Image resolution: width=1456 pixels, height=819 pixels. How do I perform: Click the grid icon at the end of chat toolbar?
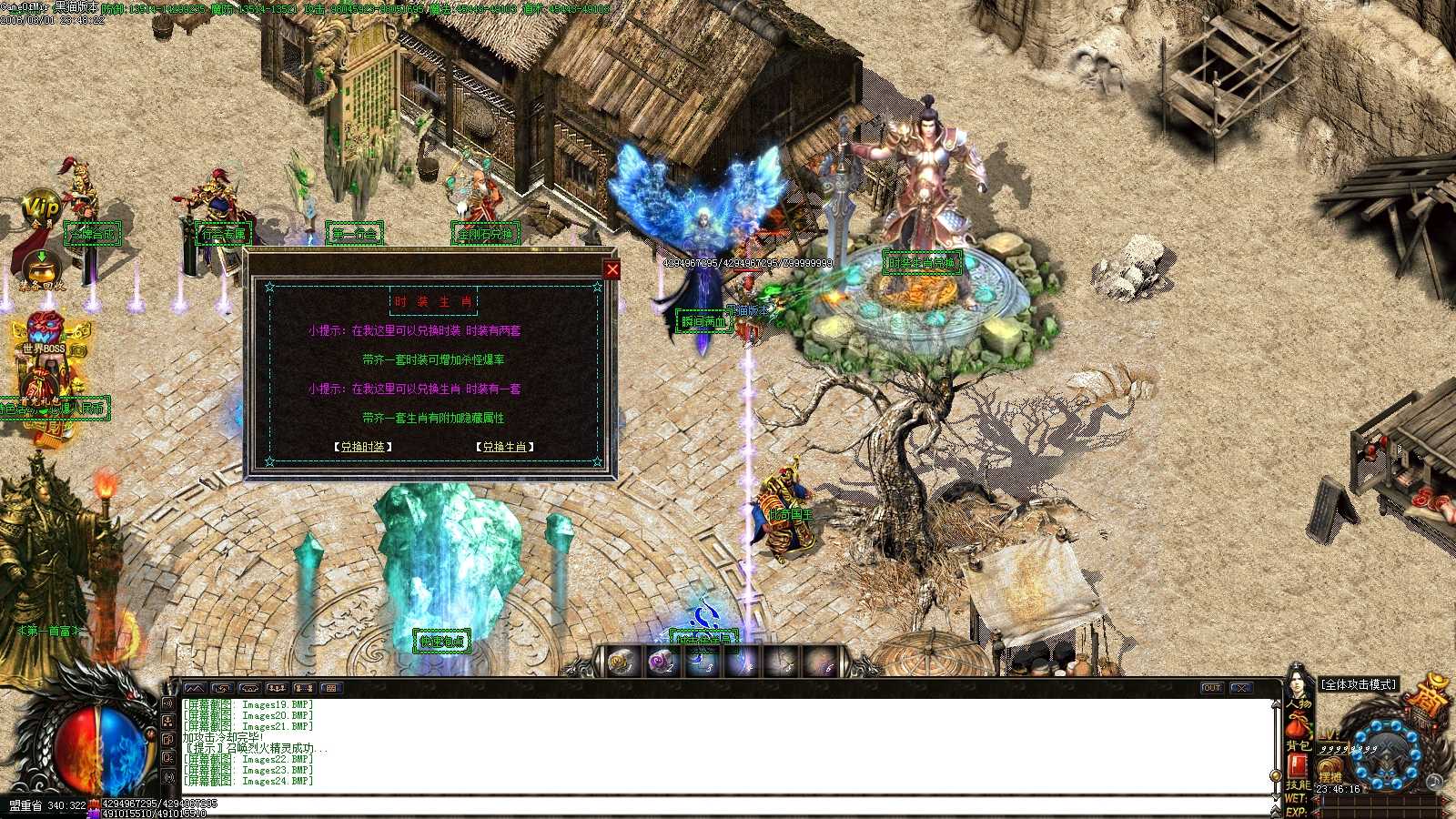pyautogui.click(x=330, y=689)
